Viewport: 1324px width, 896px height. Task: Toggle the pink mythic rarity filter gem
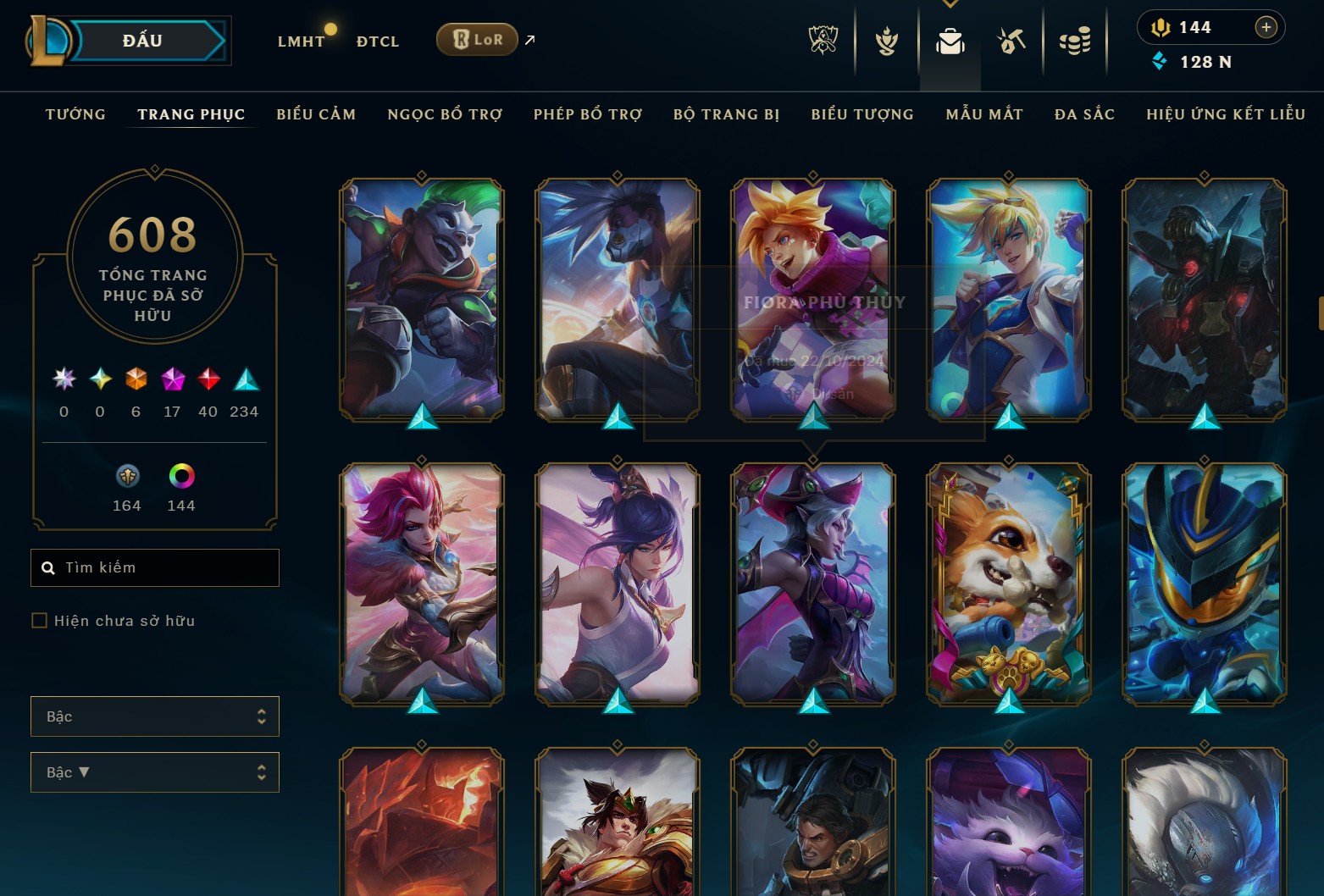173,380
